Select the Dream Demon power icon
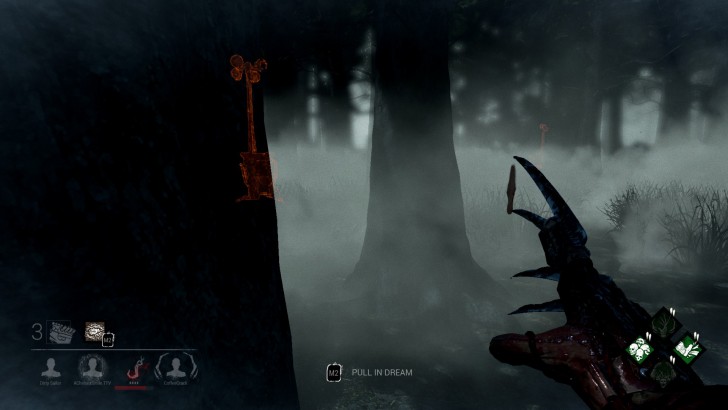The height and width of the screenshot is (410, 728). [x=95, y=330]
